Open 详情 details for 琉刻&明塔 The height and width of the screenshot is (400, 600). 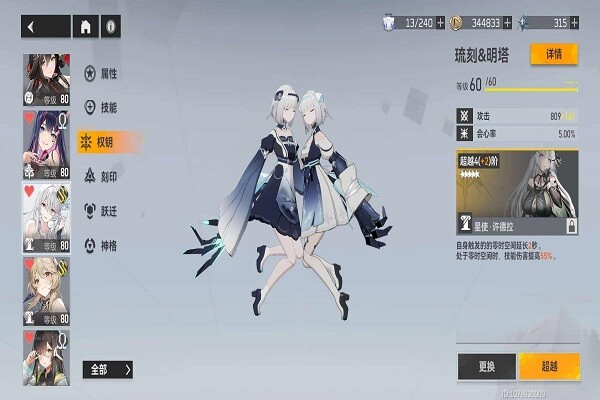(x=553, y=53)
